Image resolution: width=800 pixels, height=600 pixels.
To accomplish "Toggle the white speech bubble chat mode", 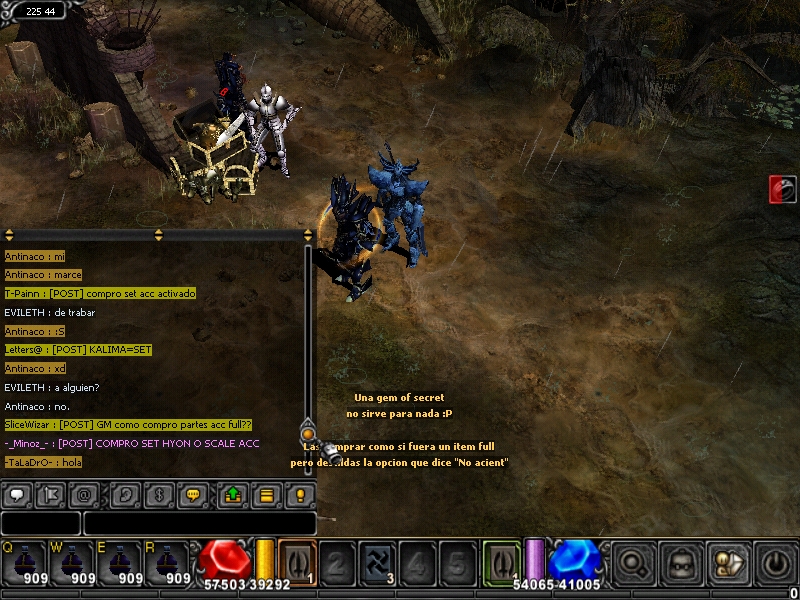I will [17, 494].
